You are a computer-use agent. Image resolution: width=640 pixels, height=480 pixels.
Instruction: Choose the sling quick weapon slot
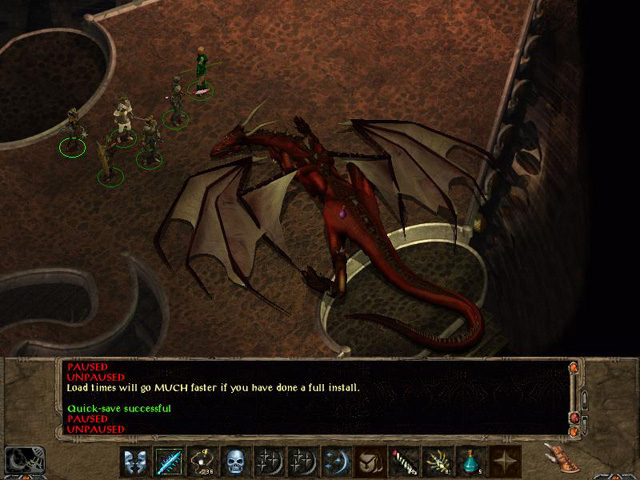point(201,462)
